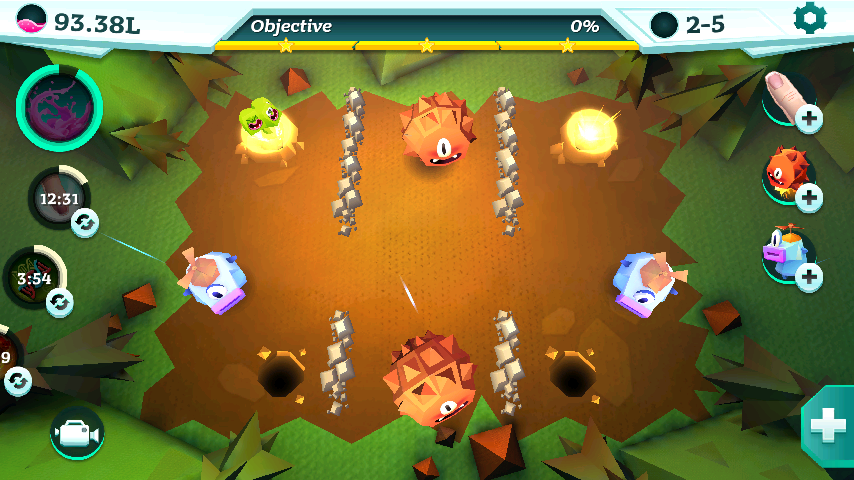This screenshot has width=854, height=480.
Task: Tap the camera view button
Action: point(76,432)
